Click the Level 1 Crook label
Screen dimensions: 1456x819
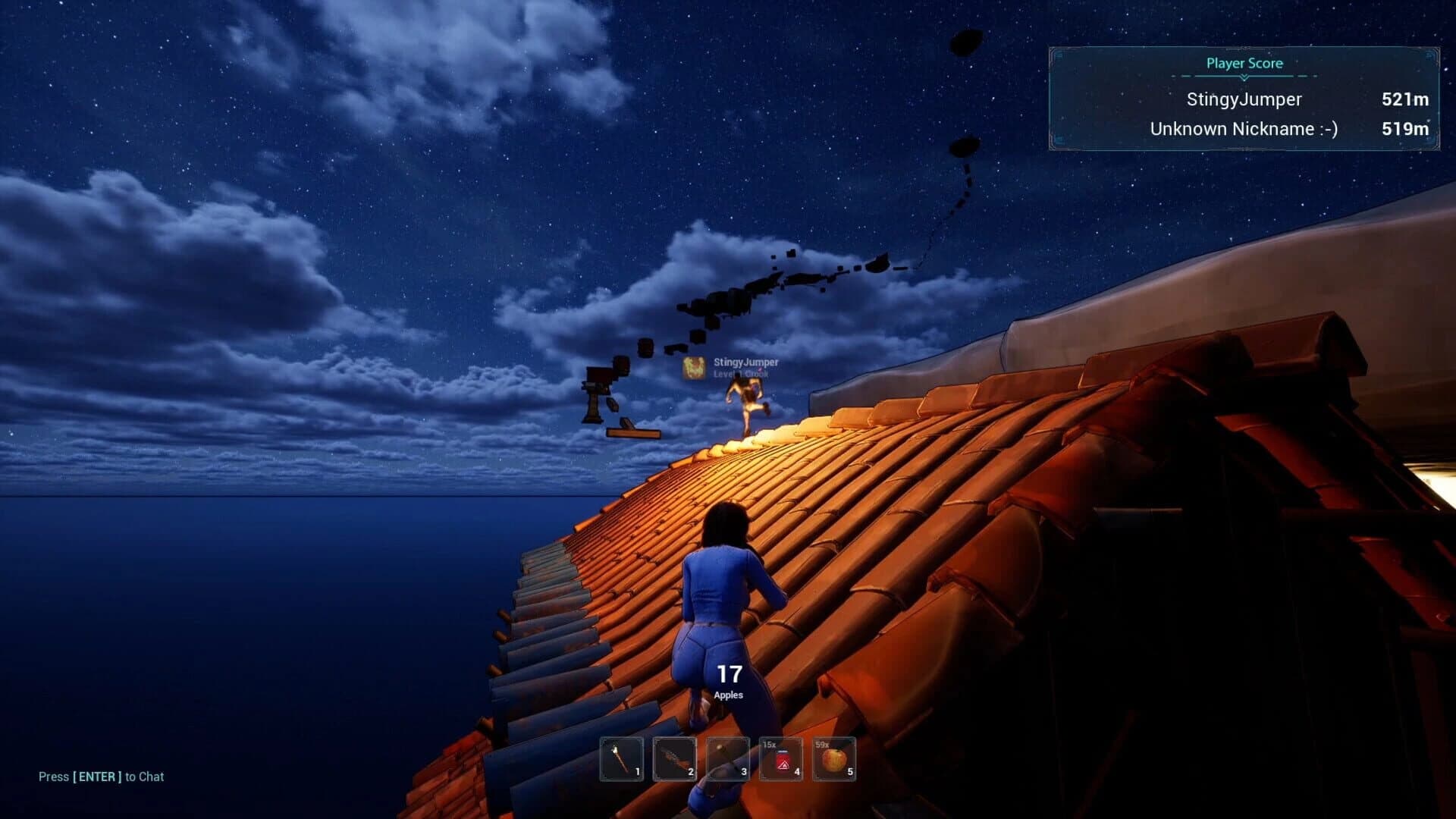coord(741,374)
